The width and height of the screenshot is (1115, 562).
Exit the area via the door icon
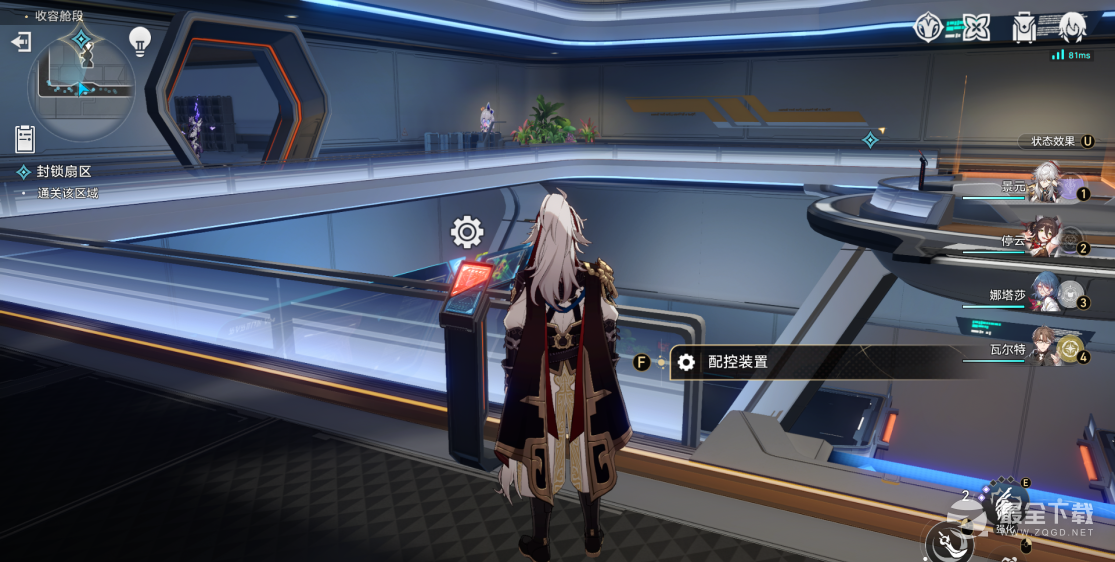click(21, 42)
